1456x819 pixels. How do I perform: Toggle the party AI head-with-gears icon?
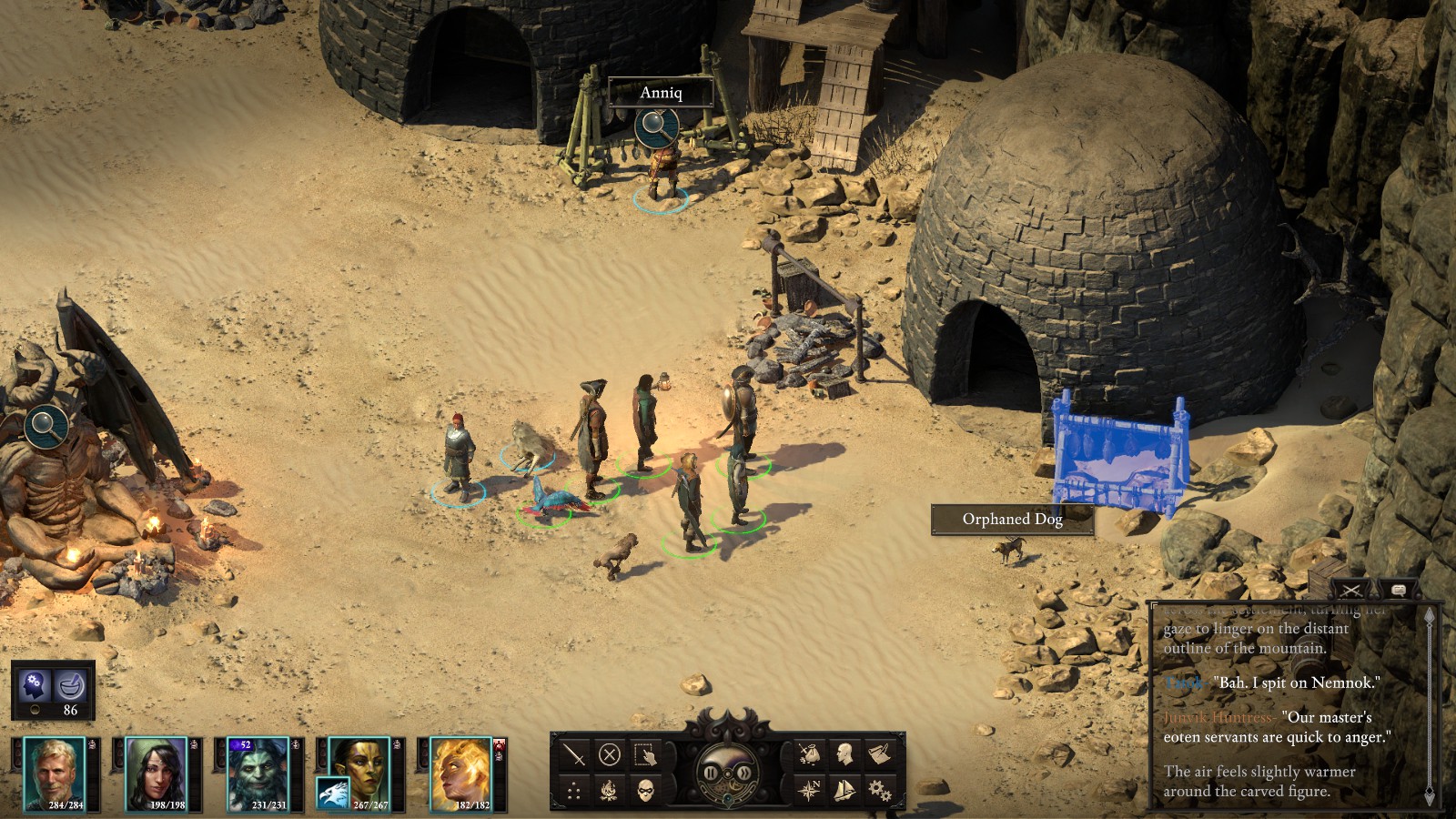click(x=35, y=682)
